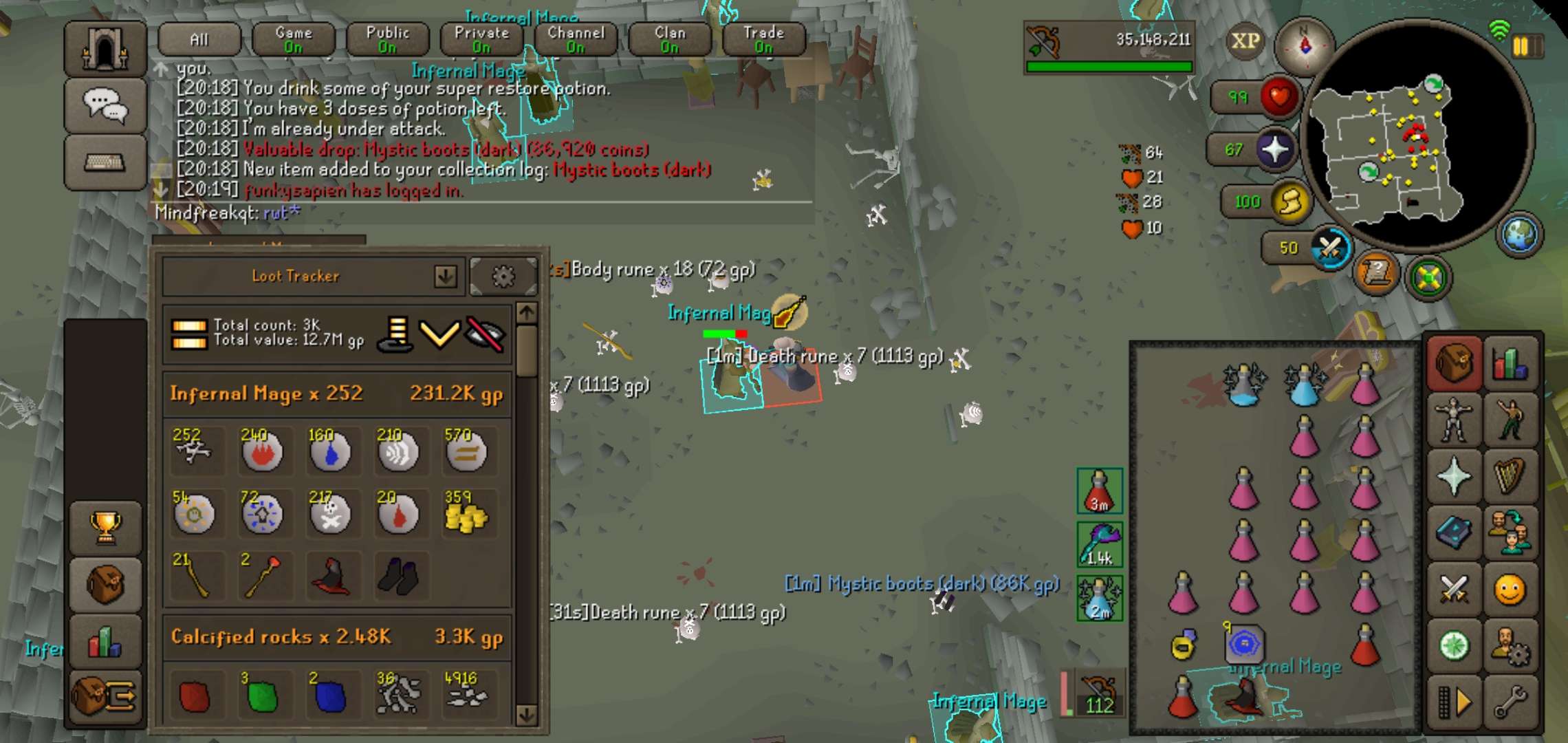Open the Public chat filter tab

point(387,39)
